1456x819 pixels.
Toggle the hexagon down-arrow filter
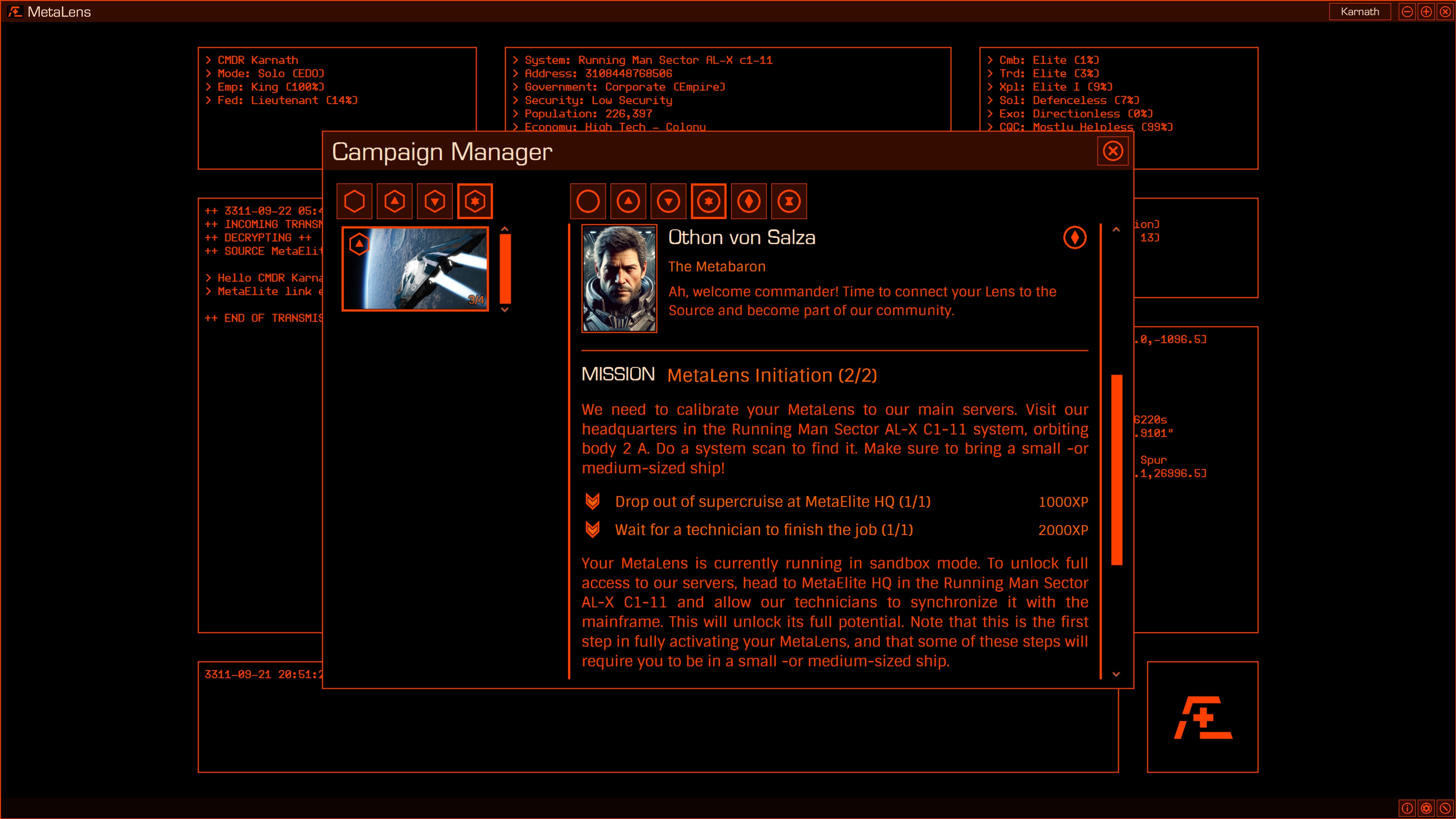(435, 201)
